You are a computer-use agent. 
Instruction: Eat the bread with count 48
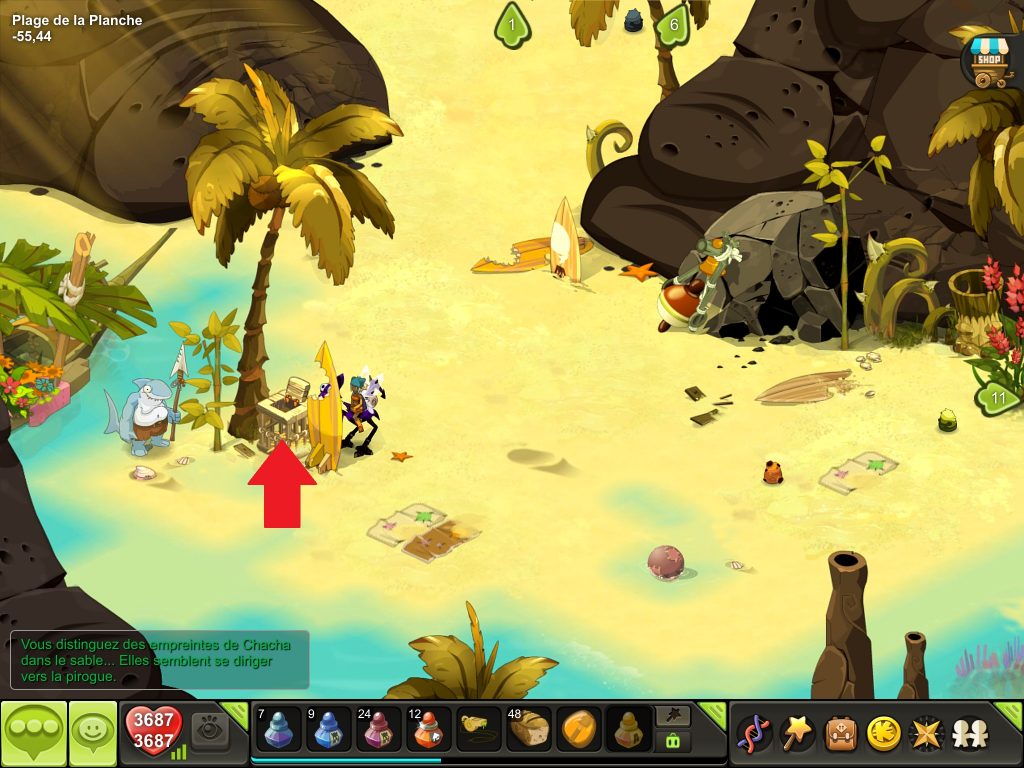(528, 729)
